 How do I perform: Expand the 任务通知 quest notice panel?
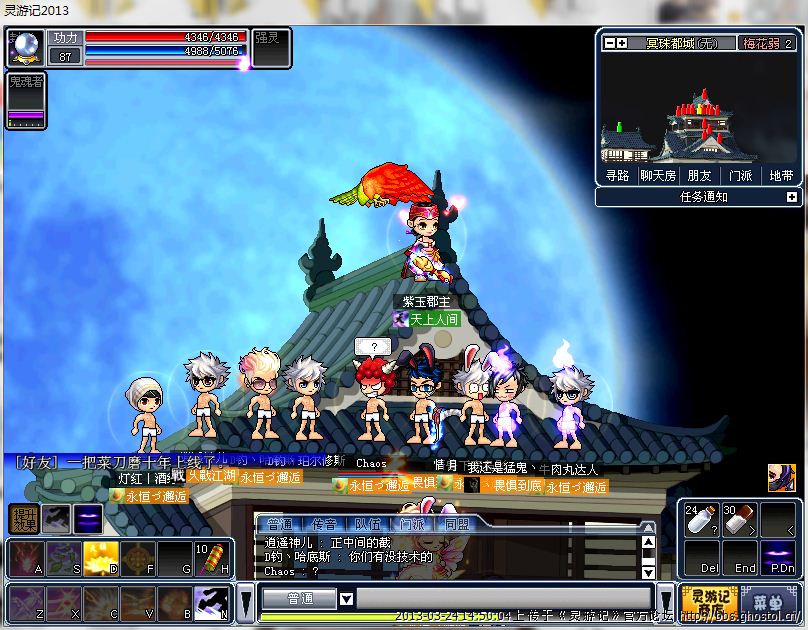[792, 197]
